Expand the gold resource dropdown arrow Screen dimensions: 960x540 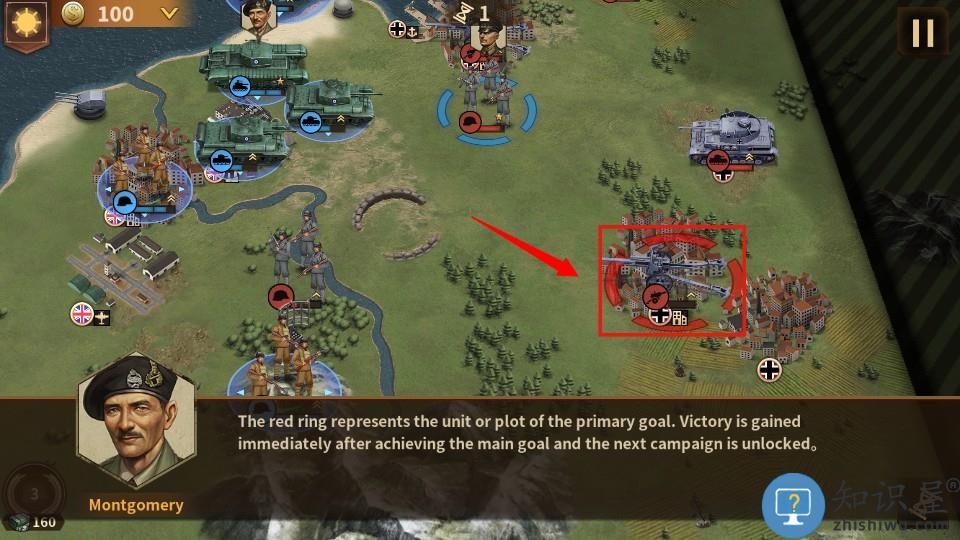(170, 13)
